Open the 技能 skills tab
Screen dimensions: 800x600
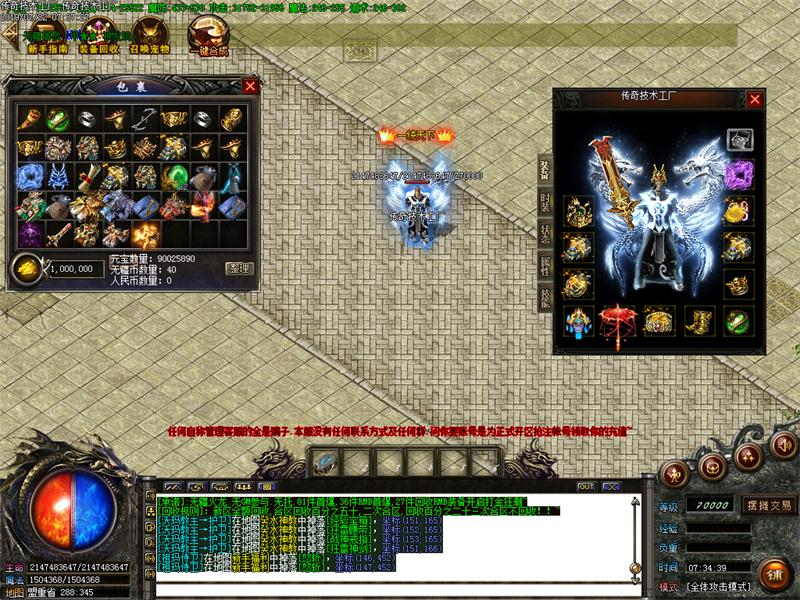[x=545, y=297]
